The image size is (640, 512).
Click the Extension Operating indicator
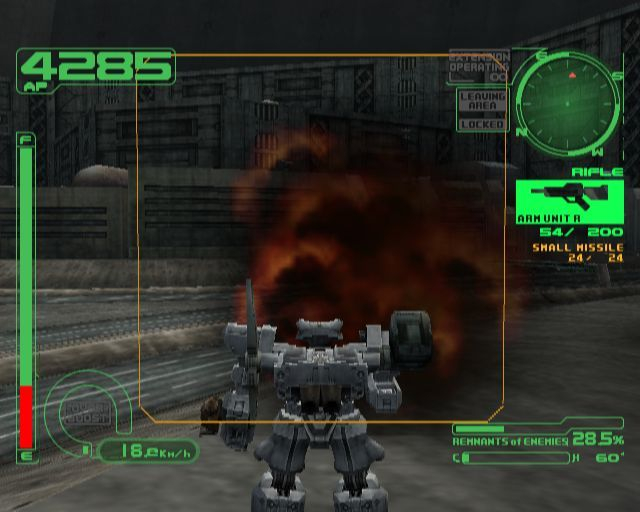pos(479,65)
